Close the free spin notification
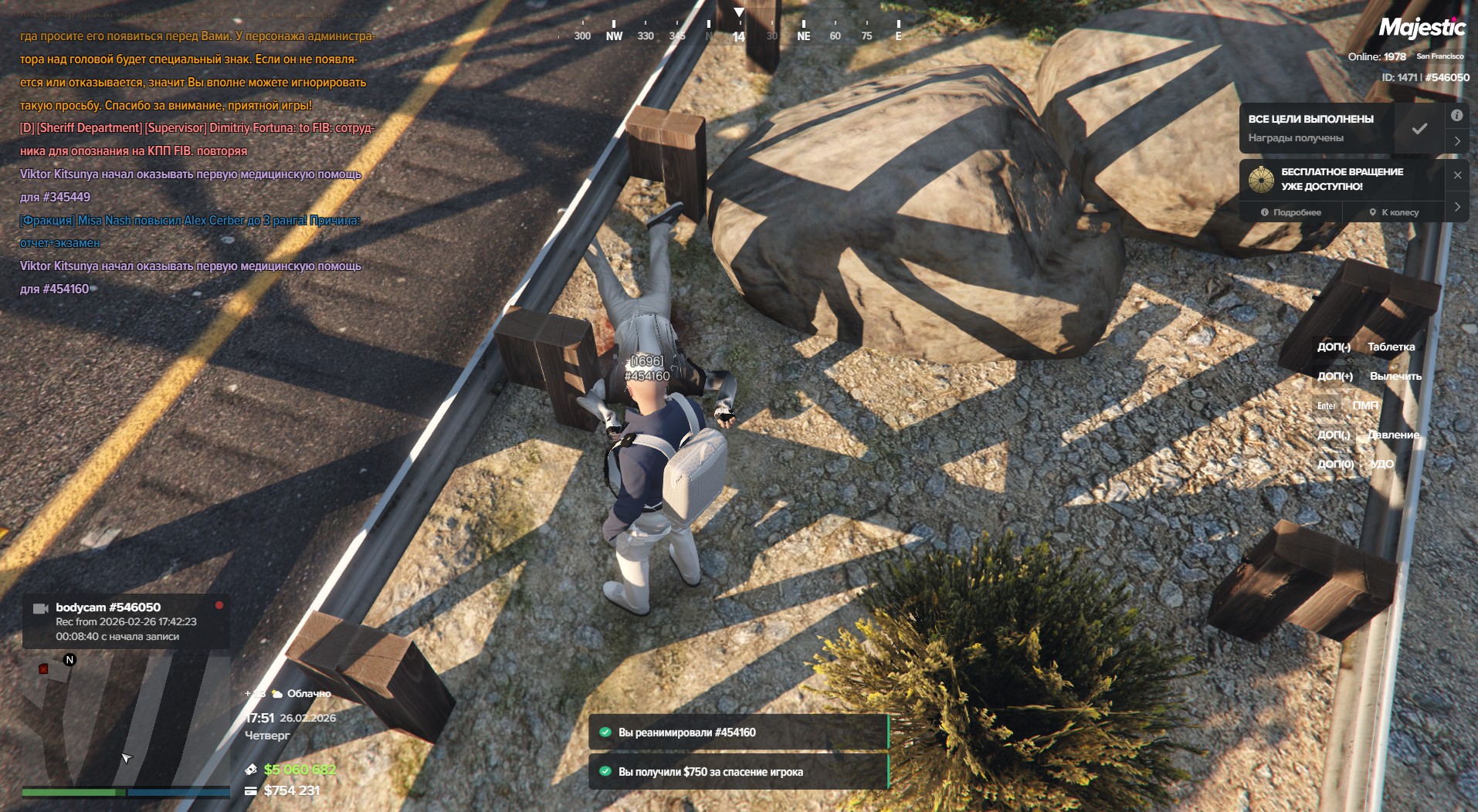 pos(1457,175)
